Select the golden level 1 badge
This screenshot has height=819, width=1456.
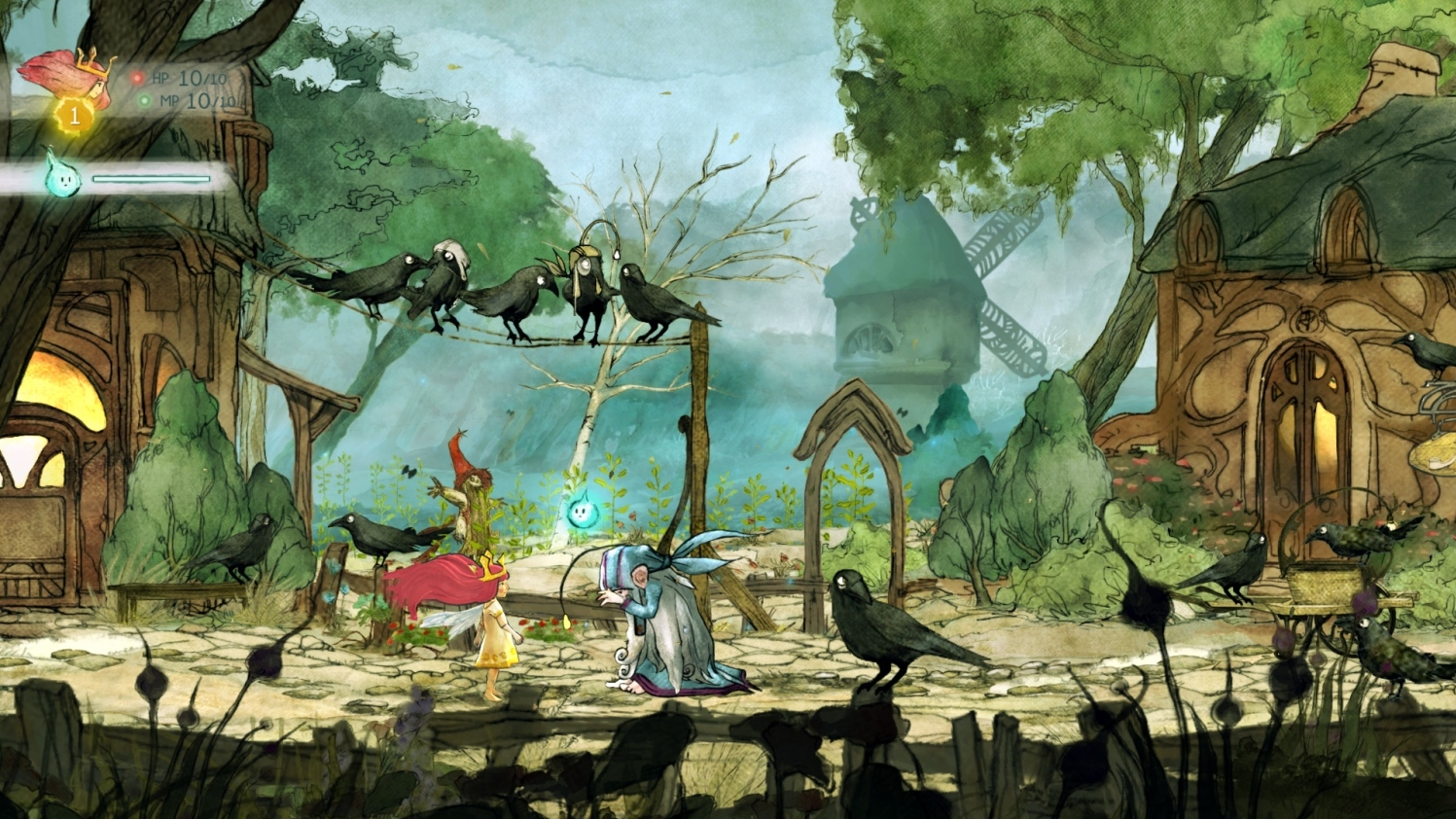(x=73, y=117)
